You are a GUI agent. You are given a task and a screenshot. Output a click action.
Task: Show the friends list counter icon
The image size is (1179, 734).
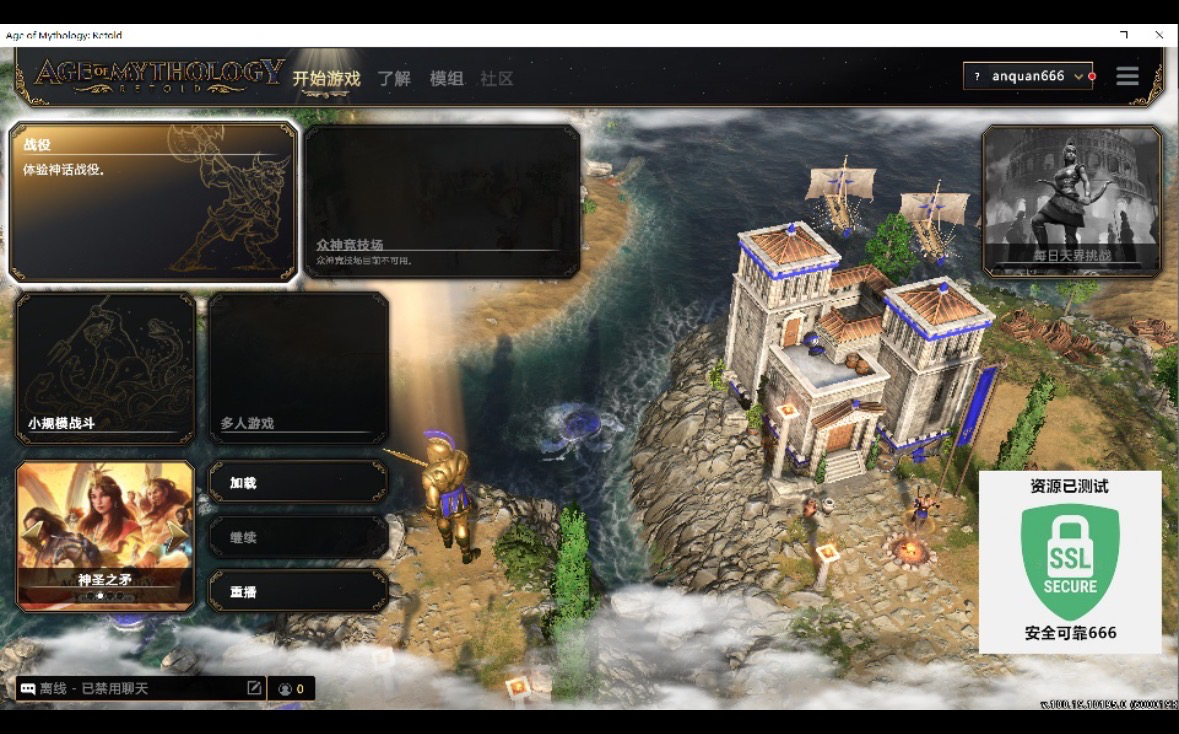point(291,688)
